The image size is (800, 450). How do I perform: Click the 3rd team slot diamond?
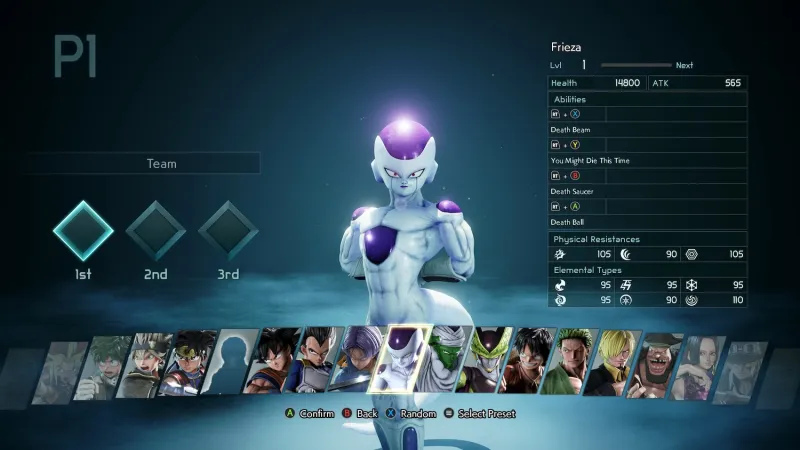click(x=228, y=231)
